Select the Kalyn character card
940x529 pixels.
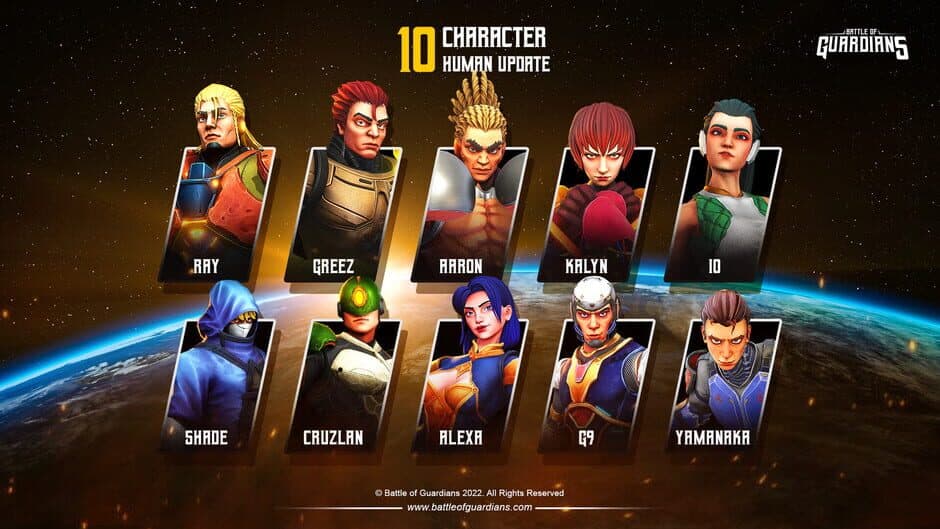point(596,210)
